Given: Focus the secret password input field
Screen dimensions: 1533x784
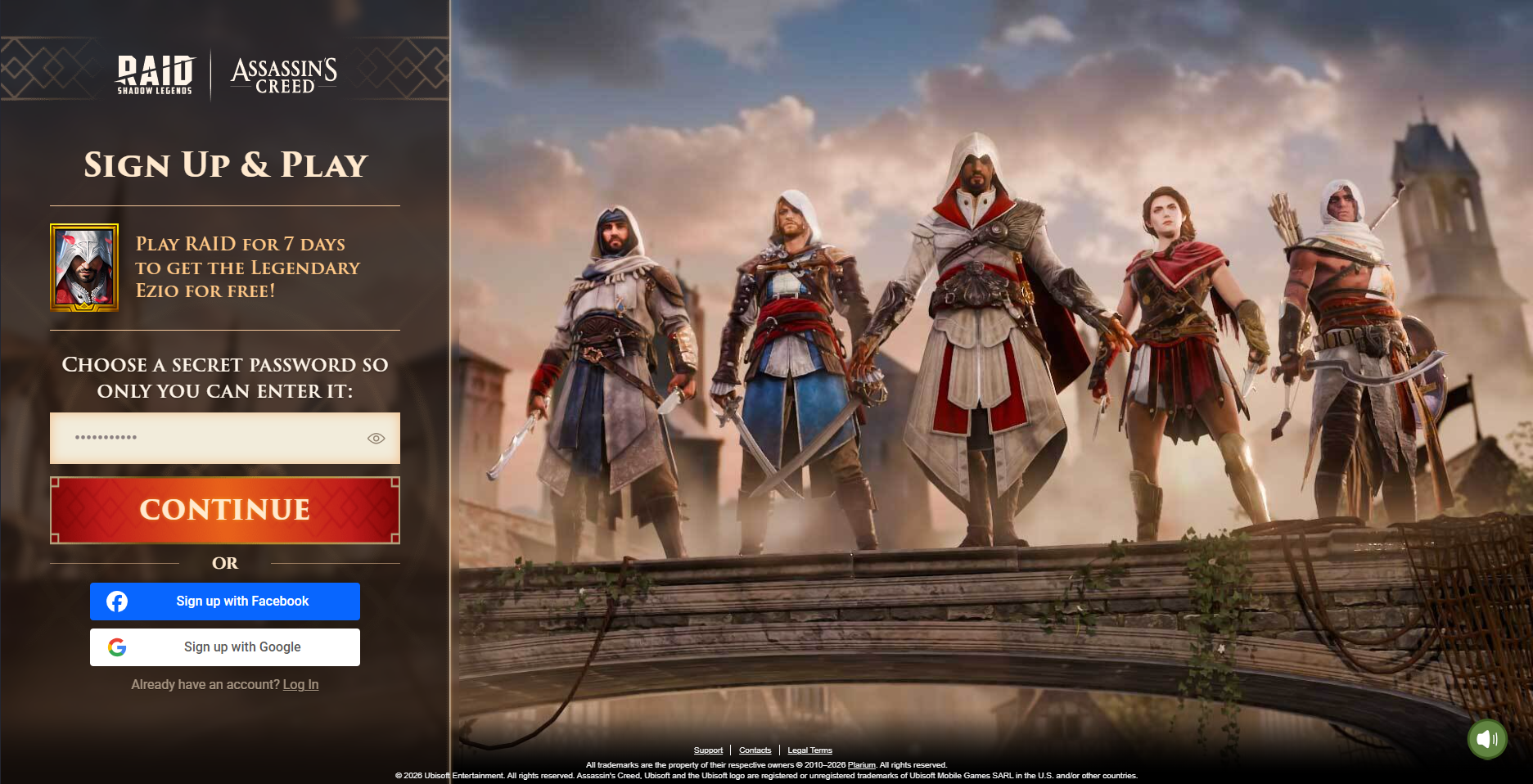Looking at the screenshot, I should point(205,438).
